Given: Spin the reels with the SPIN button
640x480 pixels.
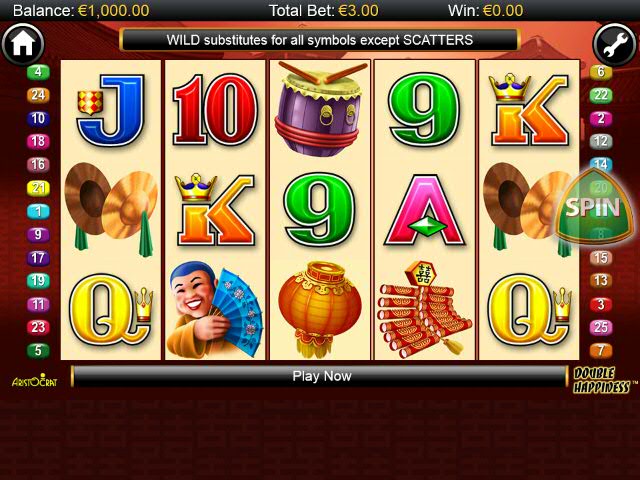Looking at the screenshot, I should 593,208.
